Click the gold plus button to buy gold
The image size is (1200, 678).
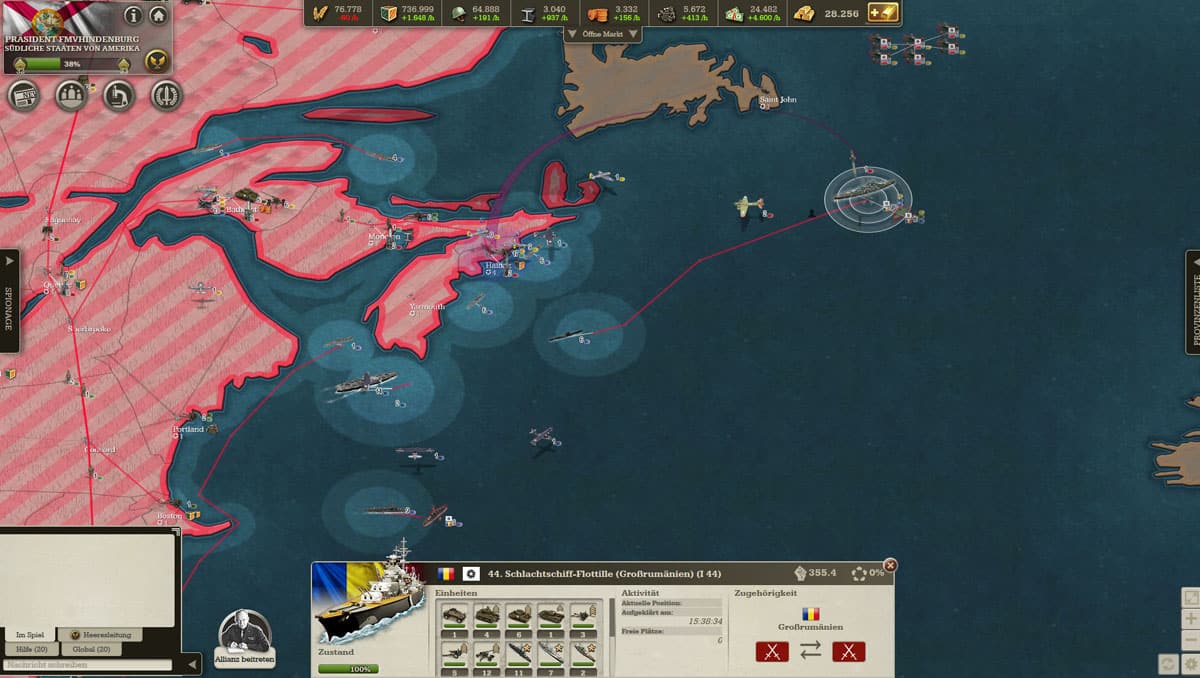click(x=883, y=13)
